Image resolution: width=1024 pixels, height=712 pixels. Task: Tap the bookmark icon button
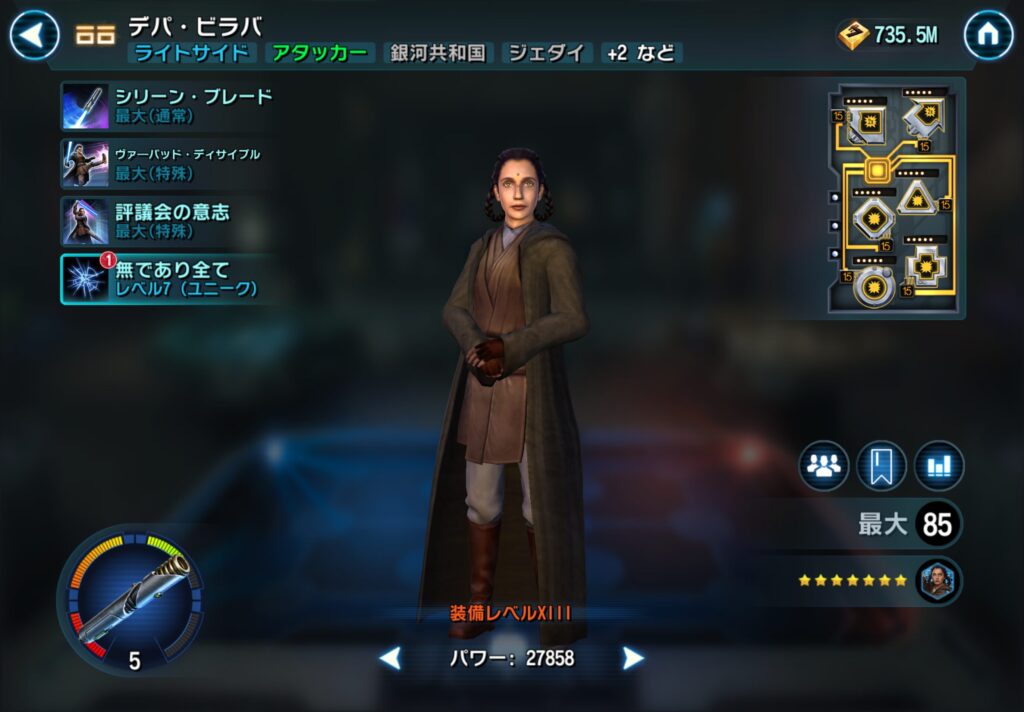pyautogui.click(x=881, y=466)
